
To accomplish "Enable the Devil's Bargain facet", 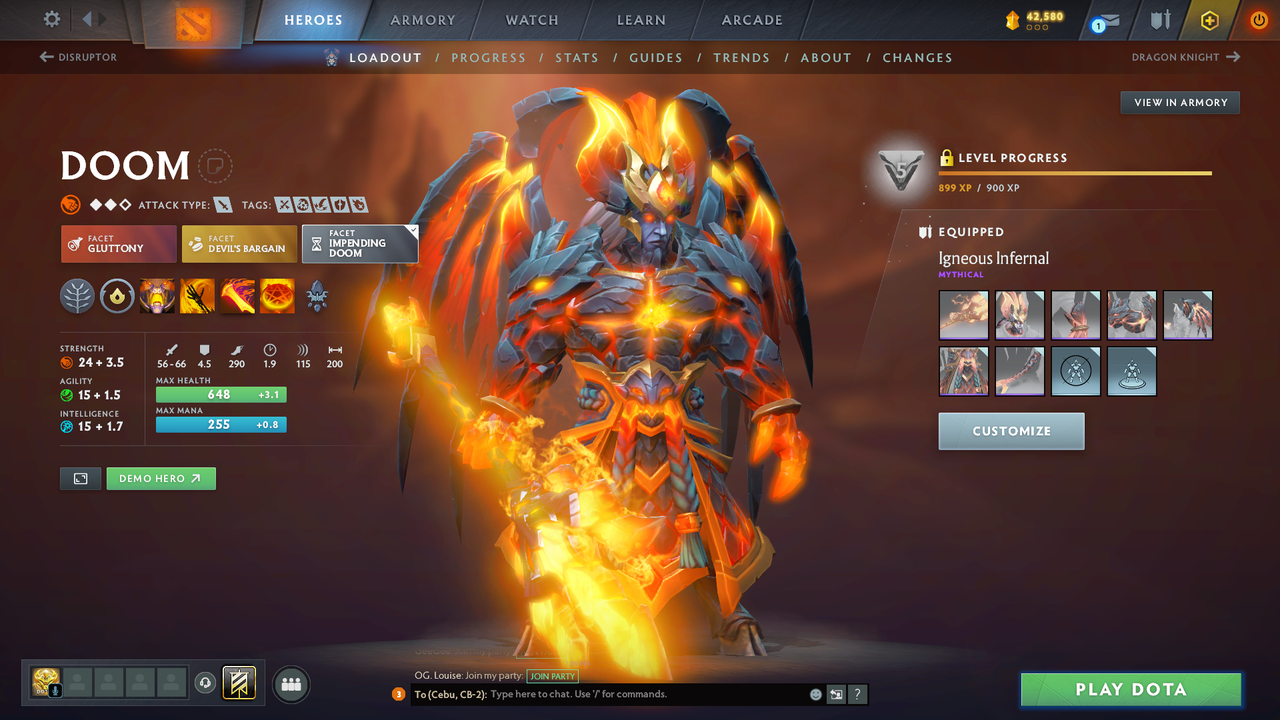I will (239, 243).
